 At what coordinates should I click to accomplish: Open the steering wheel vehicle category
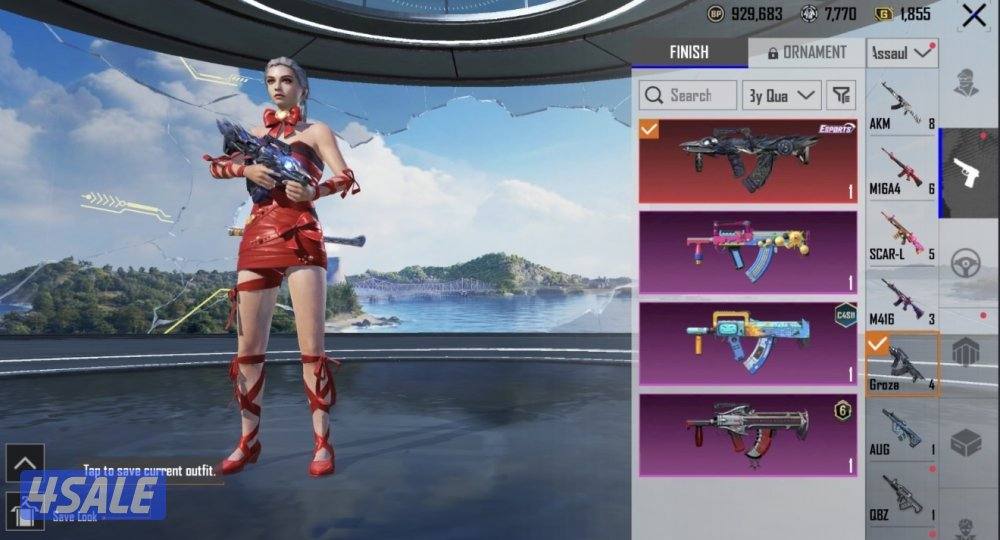tap(967, 262)
